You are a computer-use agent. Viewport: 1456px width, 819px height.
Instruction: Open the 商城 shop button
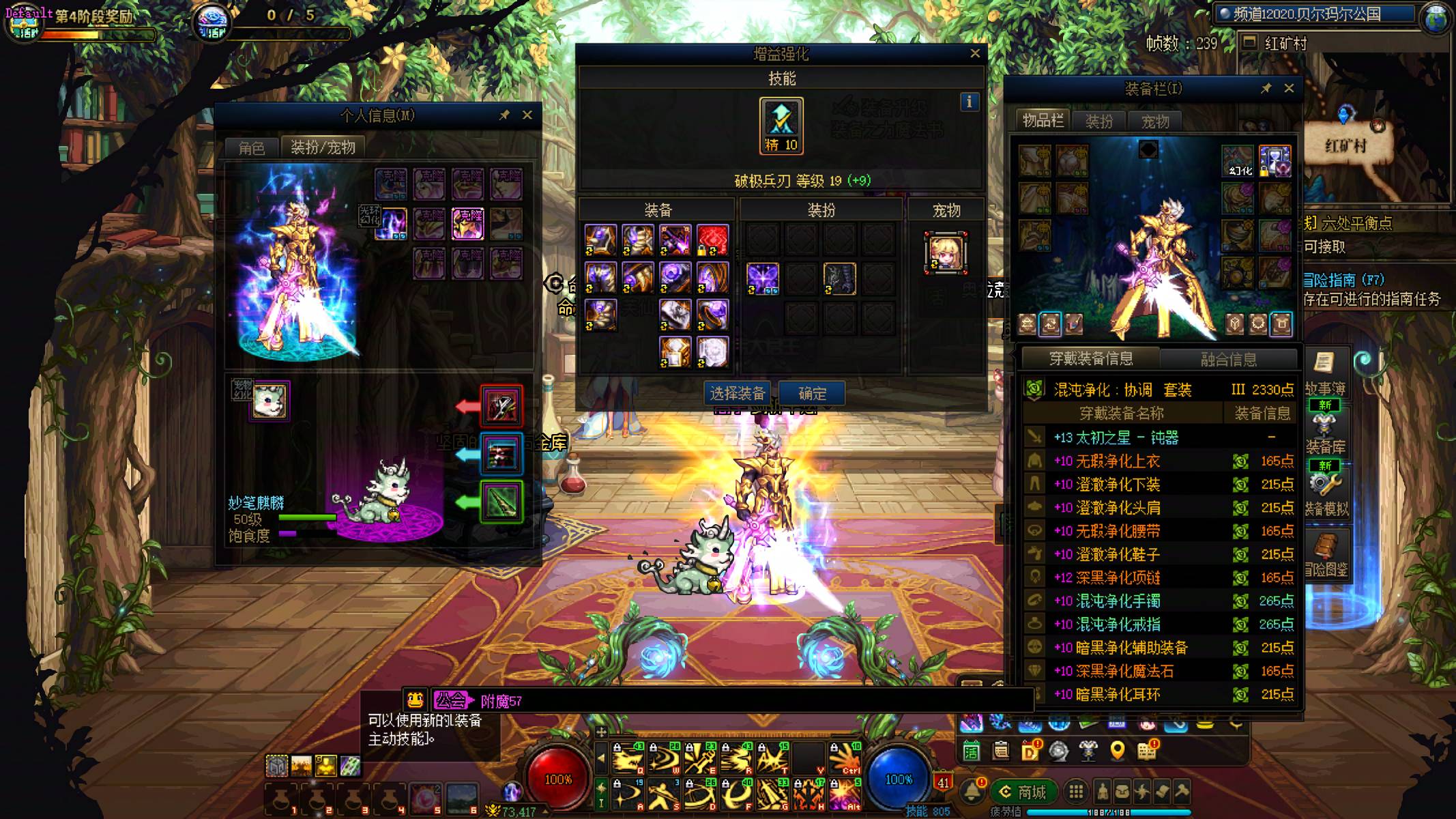[1023, 792]
